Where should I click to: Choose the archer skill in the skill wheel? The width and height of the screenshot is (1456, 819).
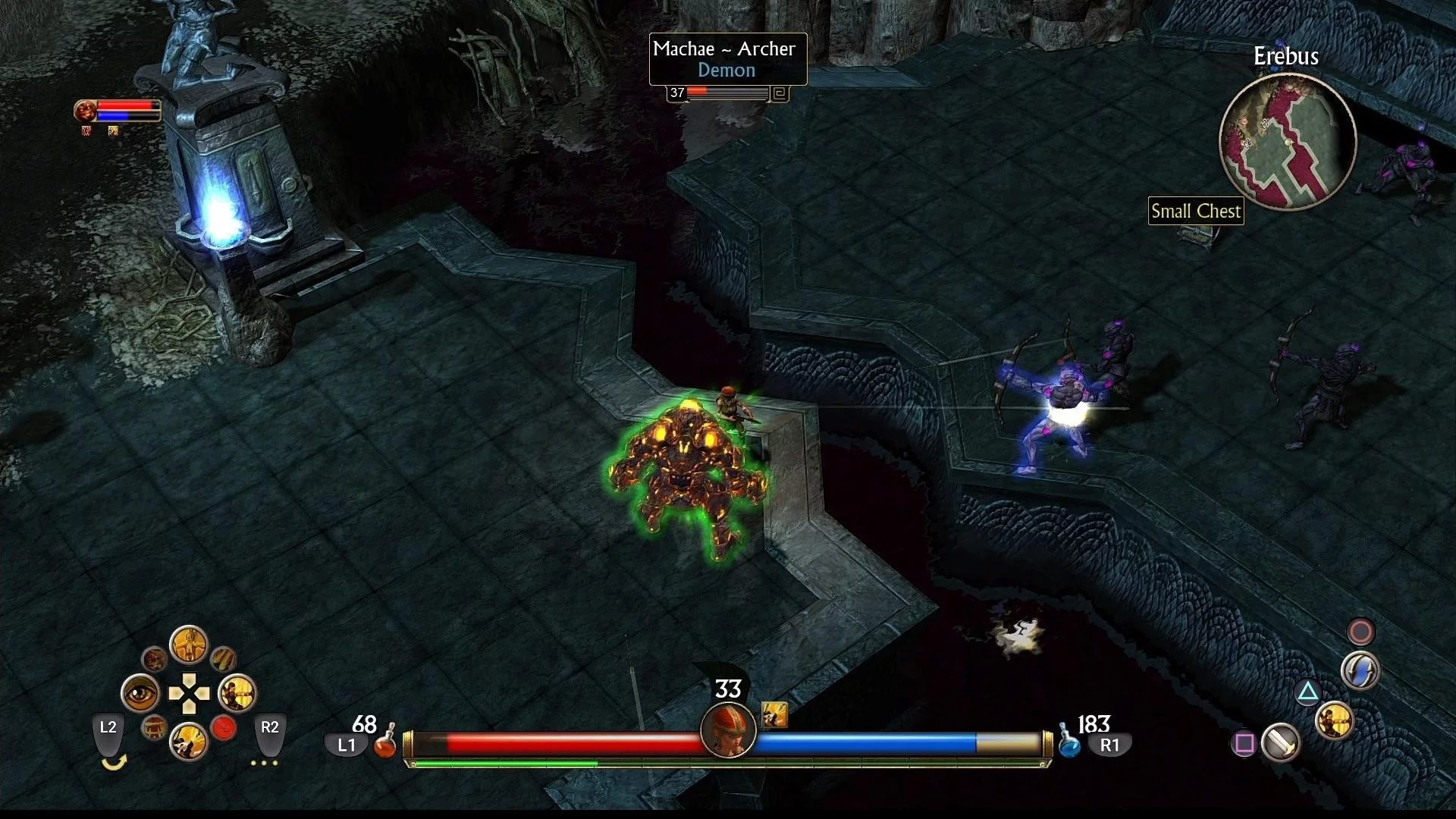[x=237, y=693]
